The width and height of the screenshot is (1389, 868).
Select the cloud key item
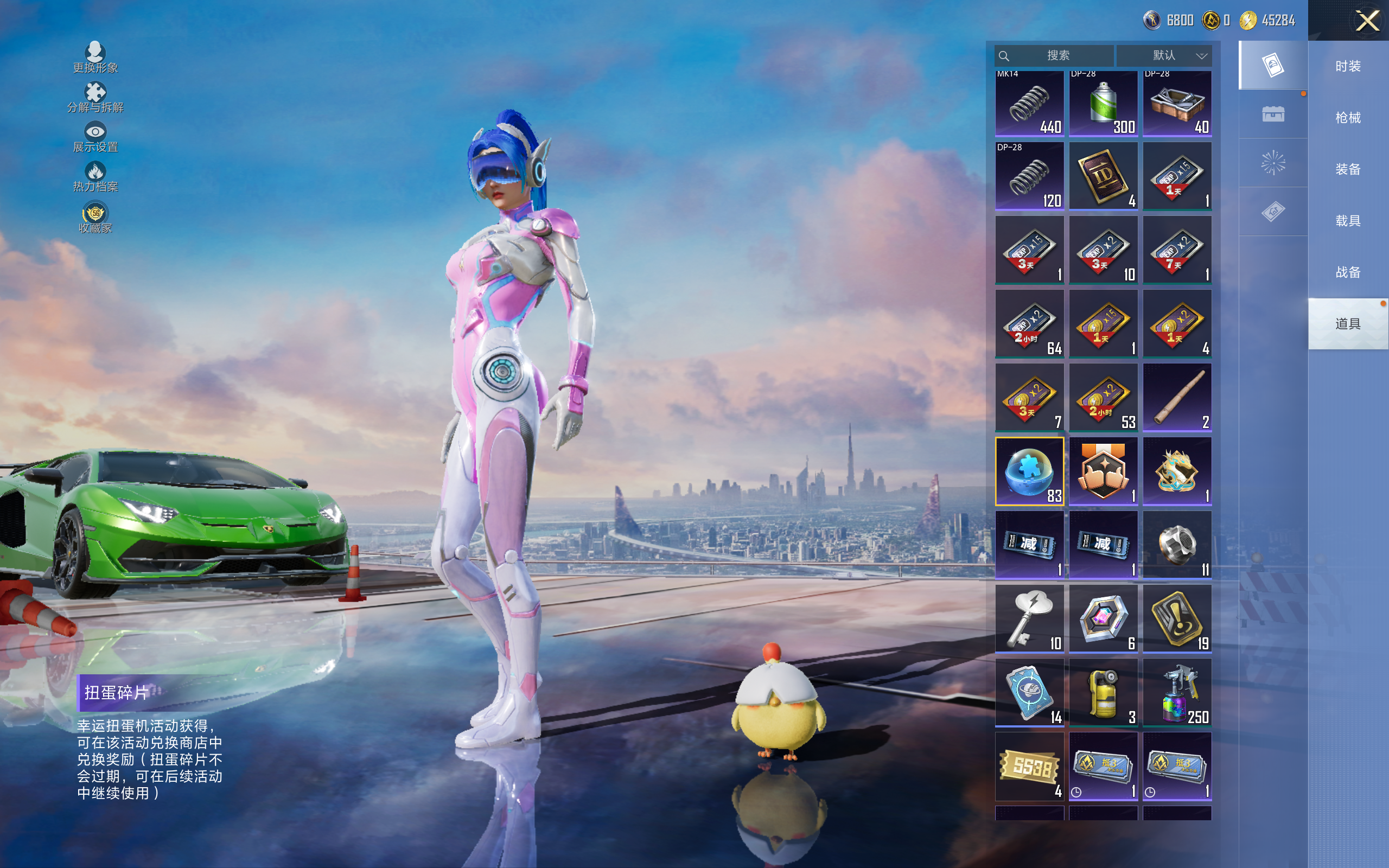(1029, 619)
